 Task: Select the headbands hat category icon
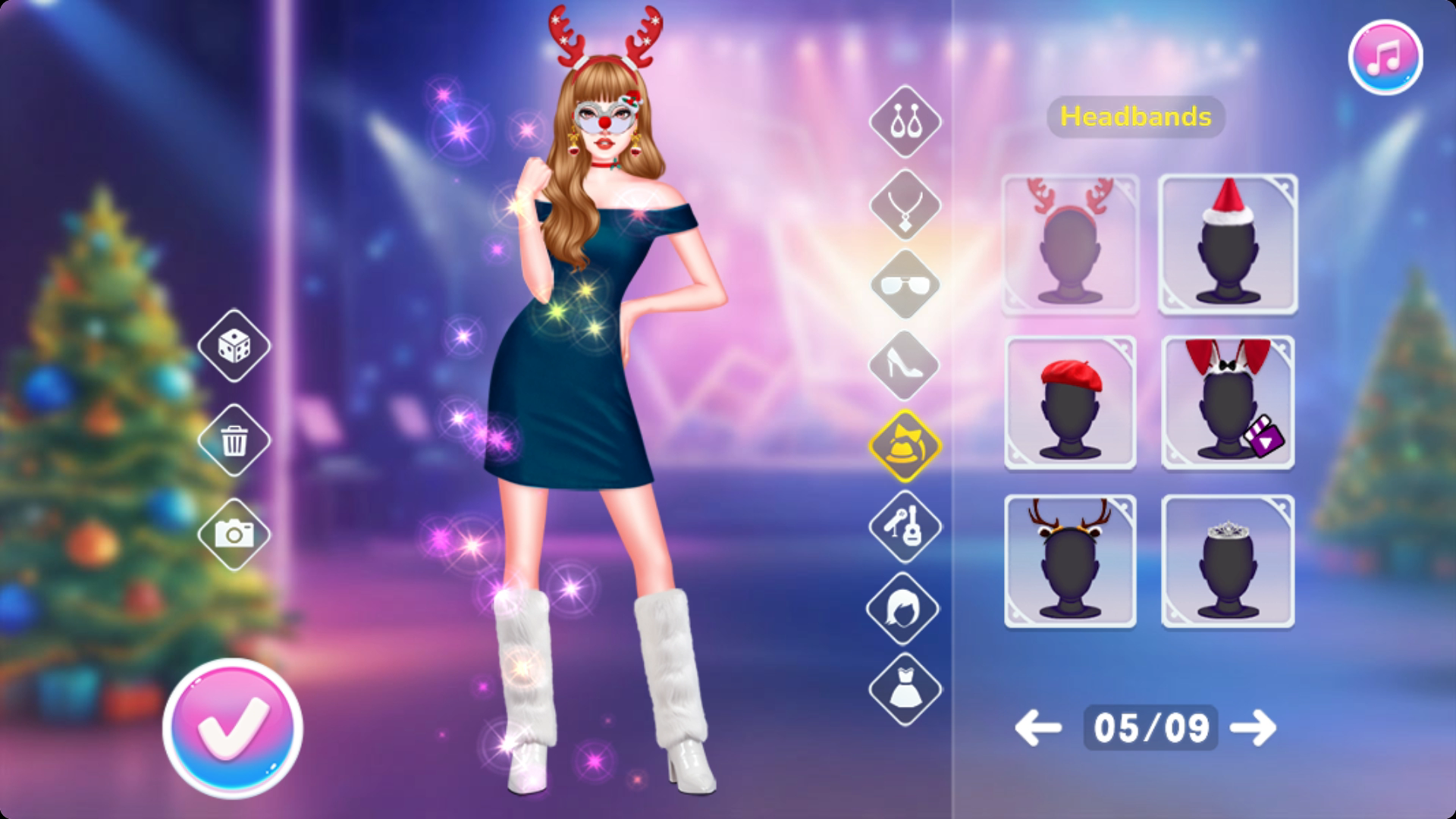click(905, 446)
